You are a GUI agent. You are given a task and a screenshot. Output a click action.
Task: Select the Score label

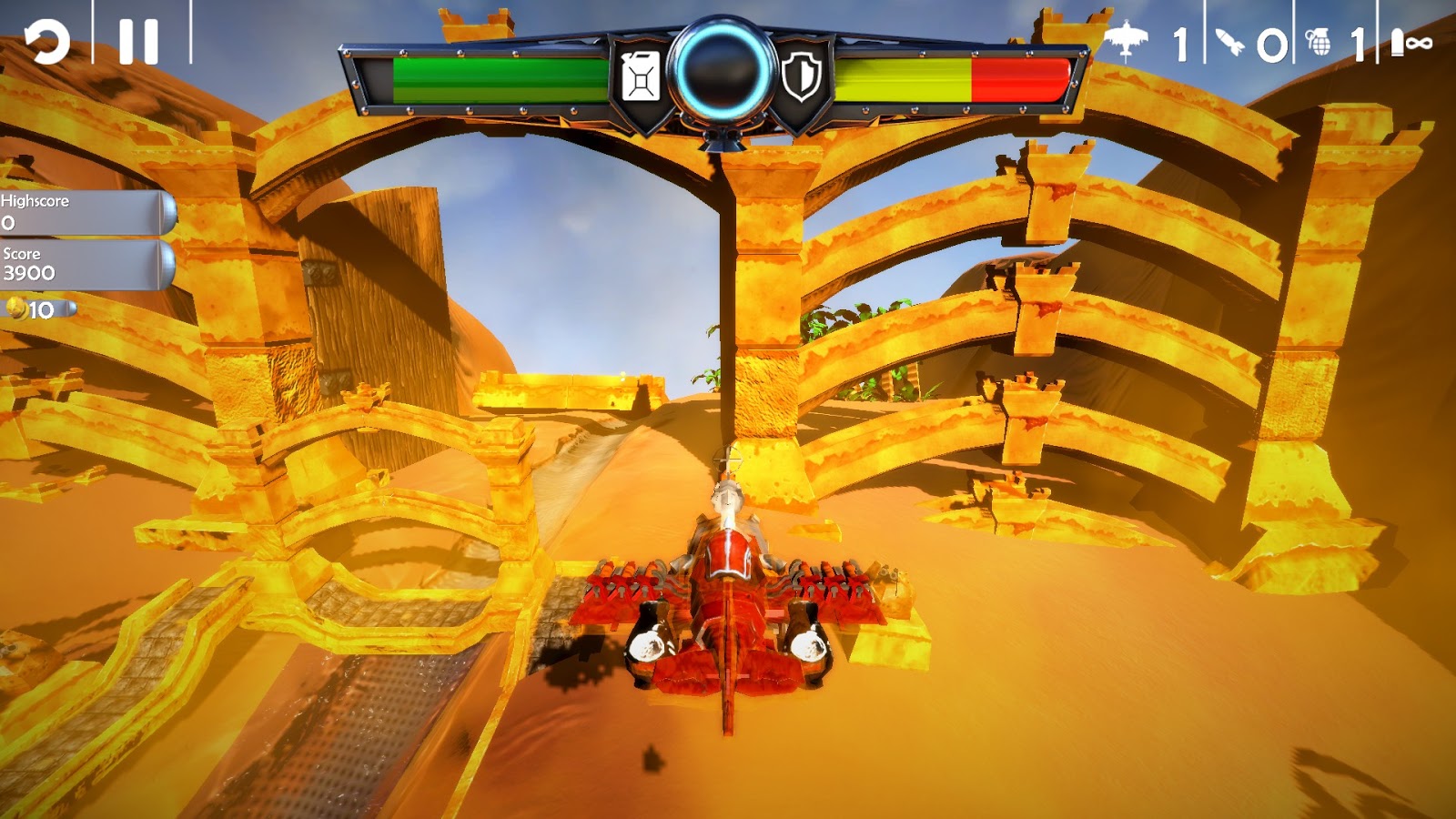pyautogui.click(x=23, y=257)
